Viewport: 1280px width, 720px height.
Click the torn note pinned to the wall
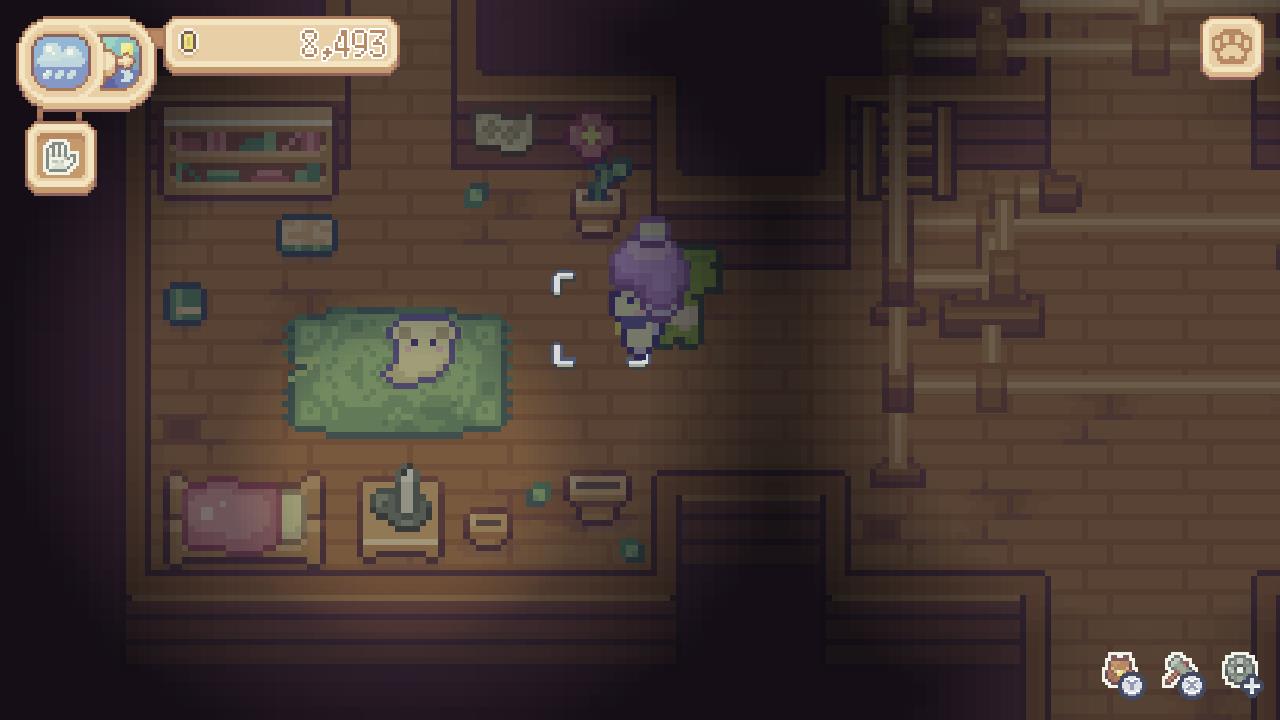coord(504,130)
